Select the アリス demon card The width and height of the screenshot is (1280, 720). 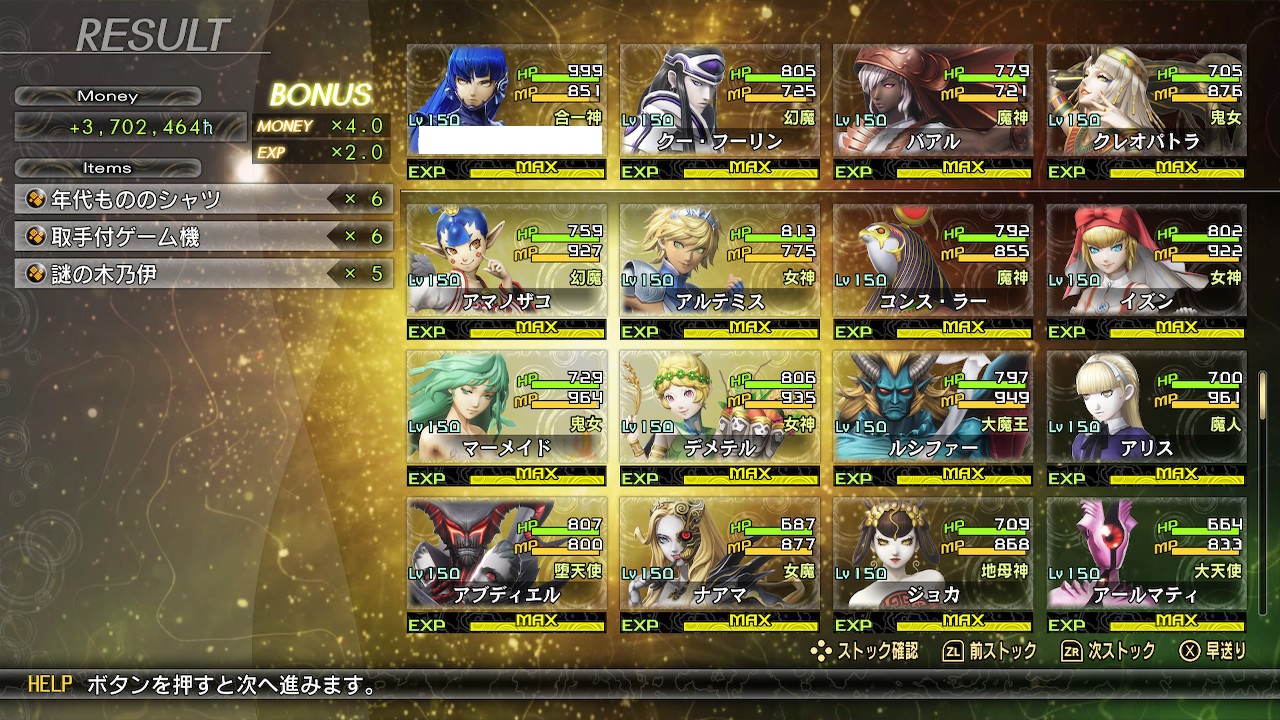click(1146, 418)
